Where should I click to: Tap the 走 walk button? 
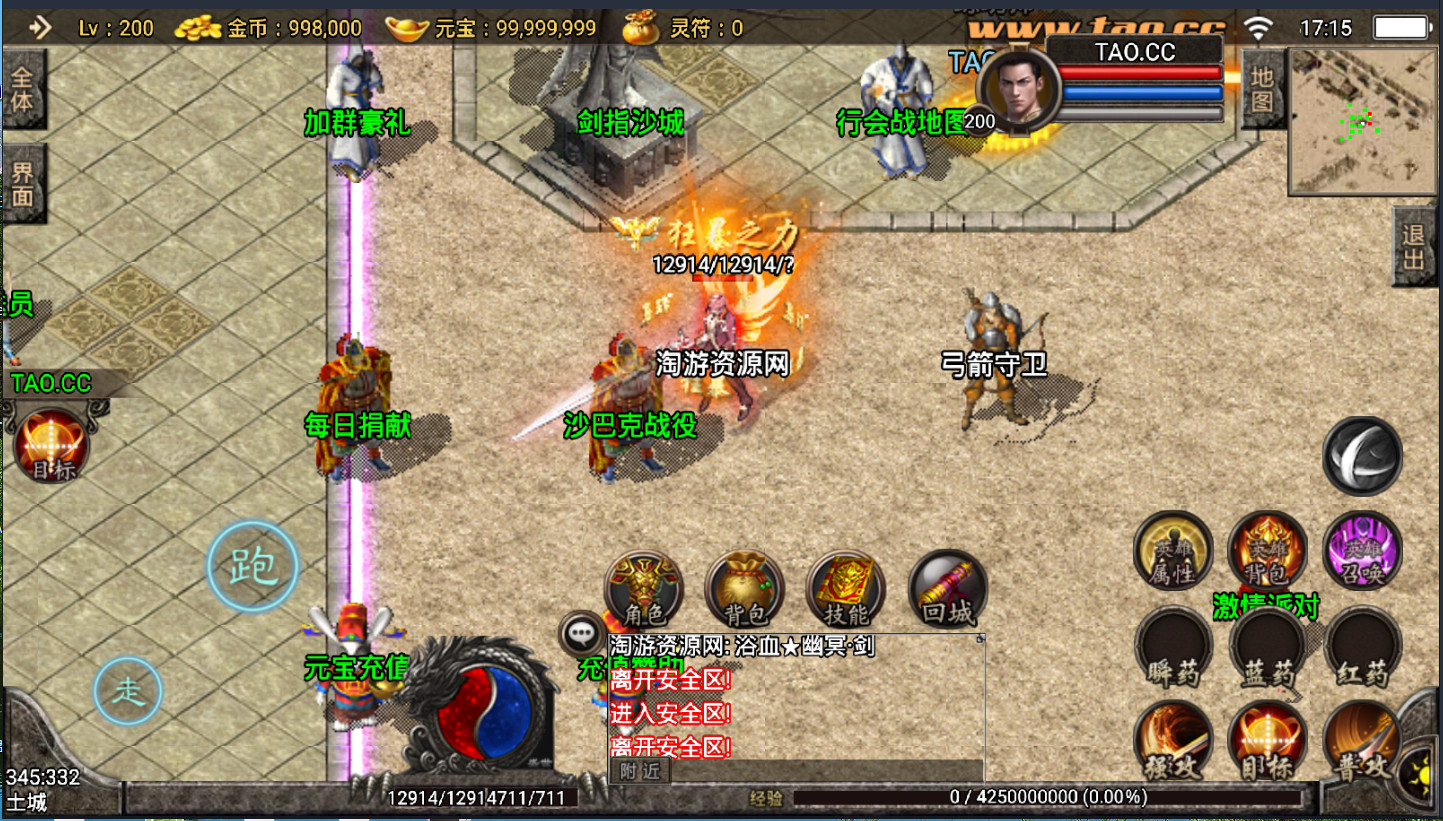pos(128,691)
